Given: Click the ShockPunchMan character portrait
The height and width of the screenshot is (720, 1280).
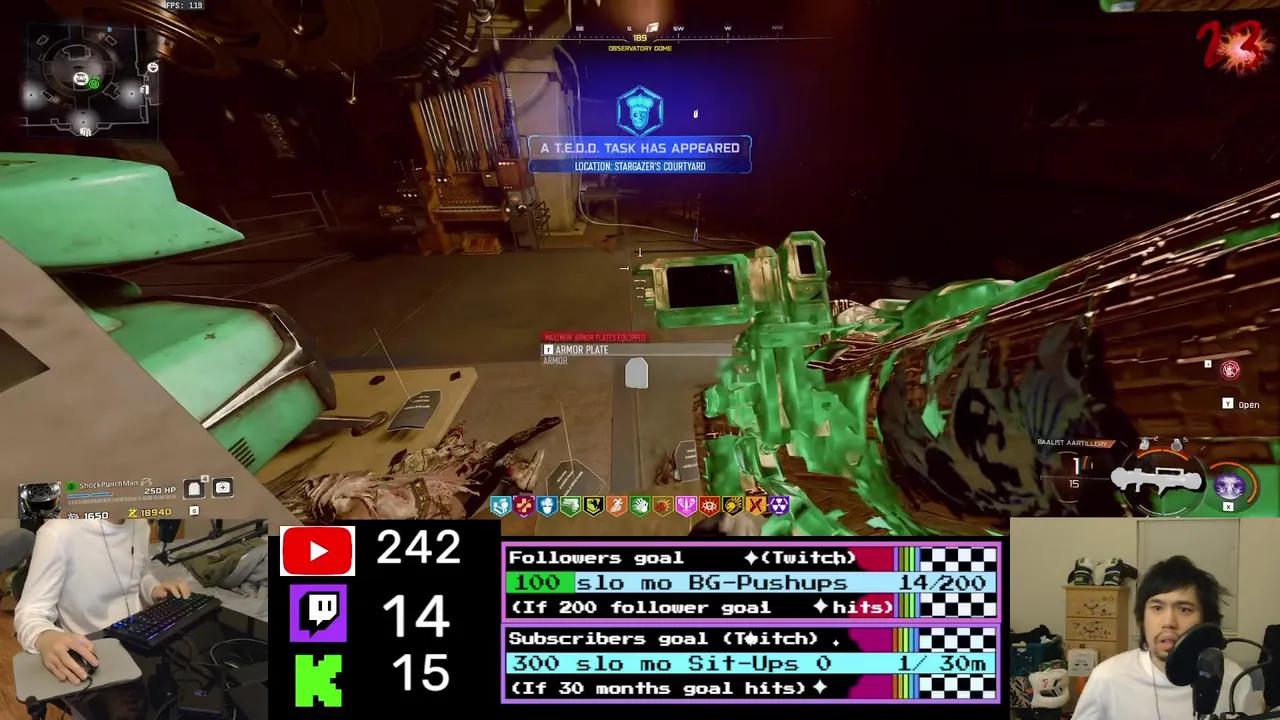Looking at the screenshot, I should tap(40, 498).
